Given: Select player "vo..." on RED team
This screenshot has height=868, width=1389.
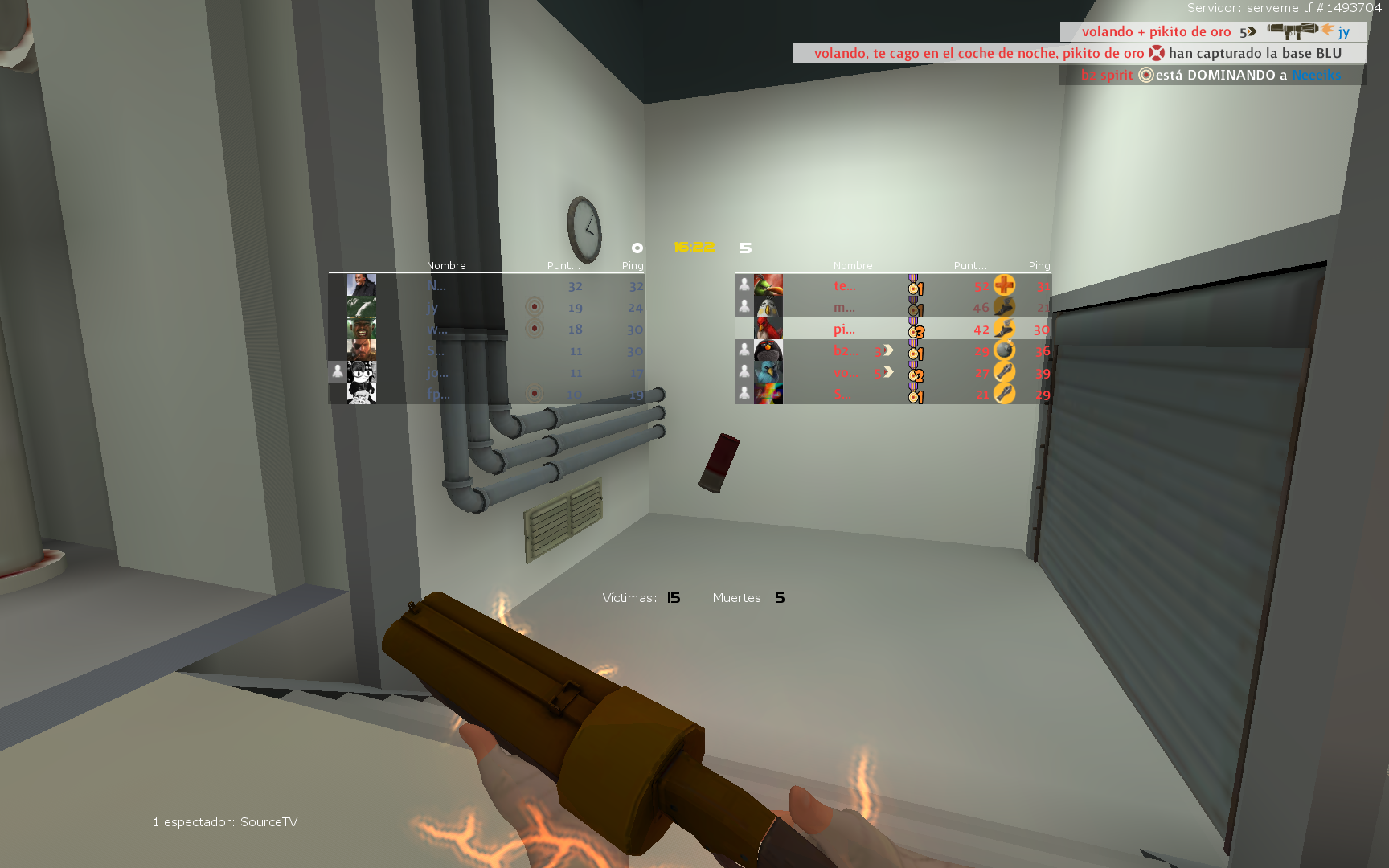Looking at the screenshot, I should (845, 373).
